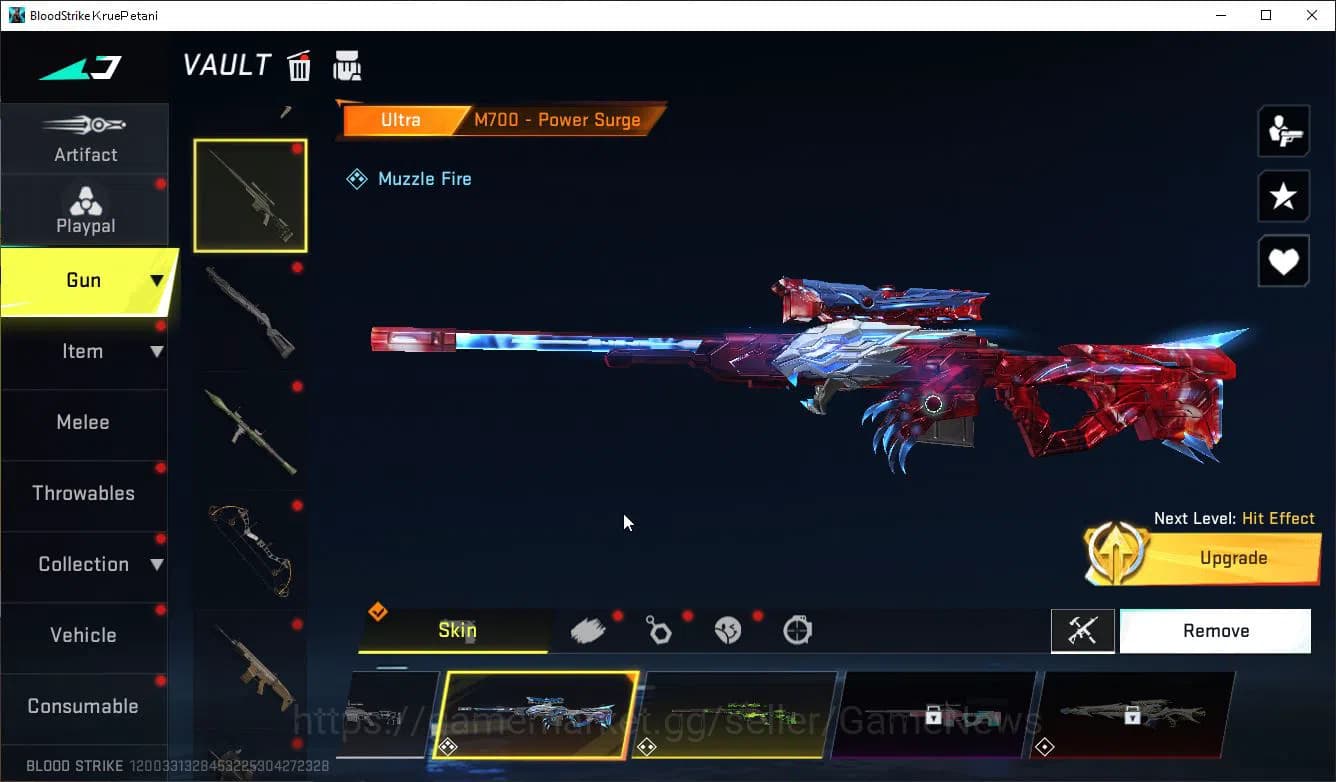The height and width of the screenshot is (782, 1336).
Task: Click the Ultra rarity badge
Action: (x=401, y=119)
